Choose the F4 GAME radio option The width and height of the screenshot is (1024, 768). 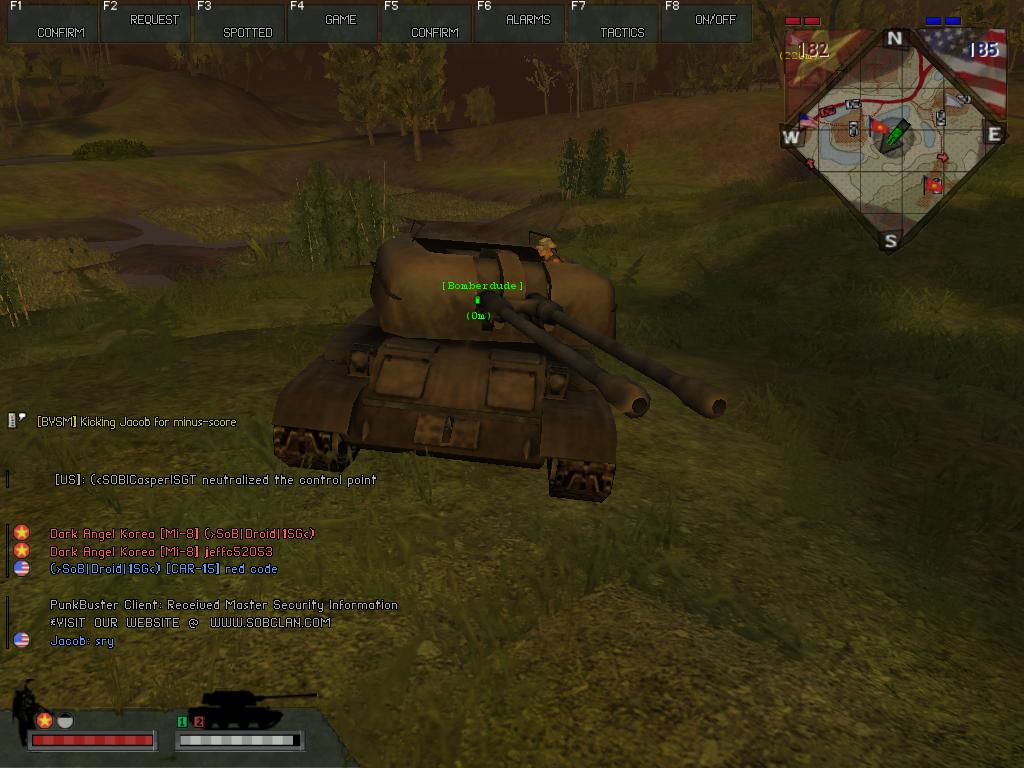tap(333, 22)
